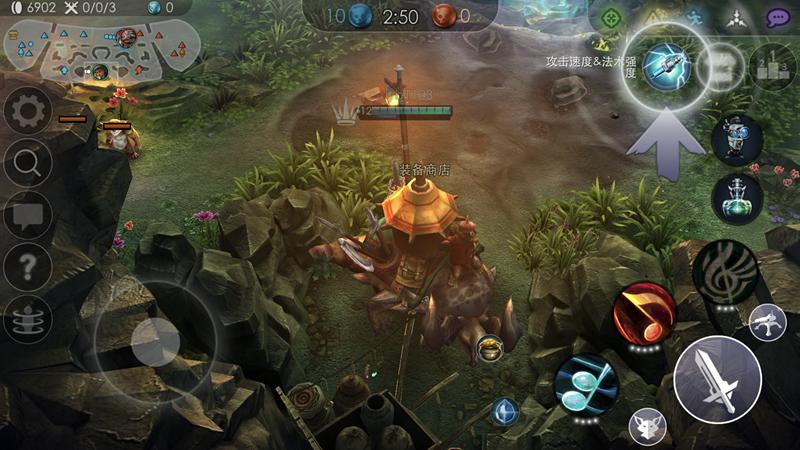800x450 pixels.
Task: Tap the wolf head target button
Action: coord(647,427)
